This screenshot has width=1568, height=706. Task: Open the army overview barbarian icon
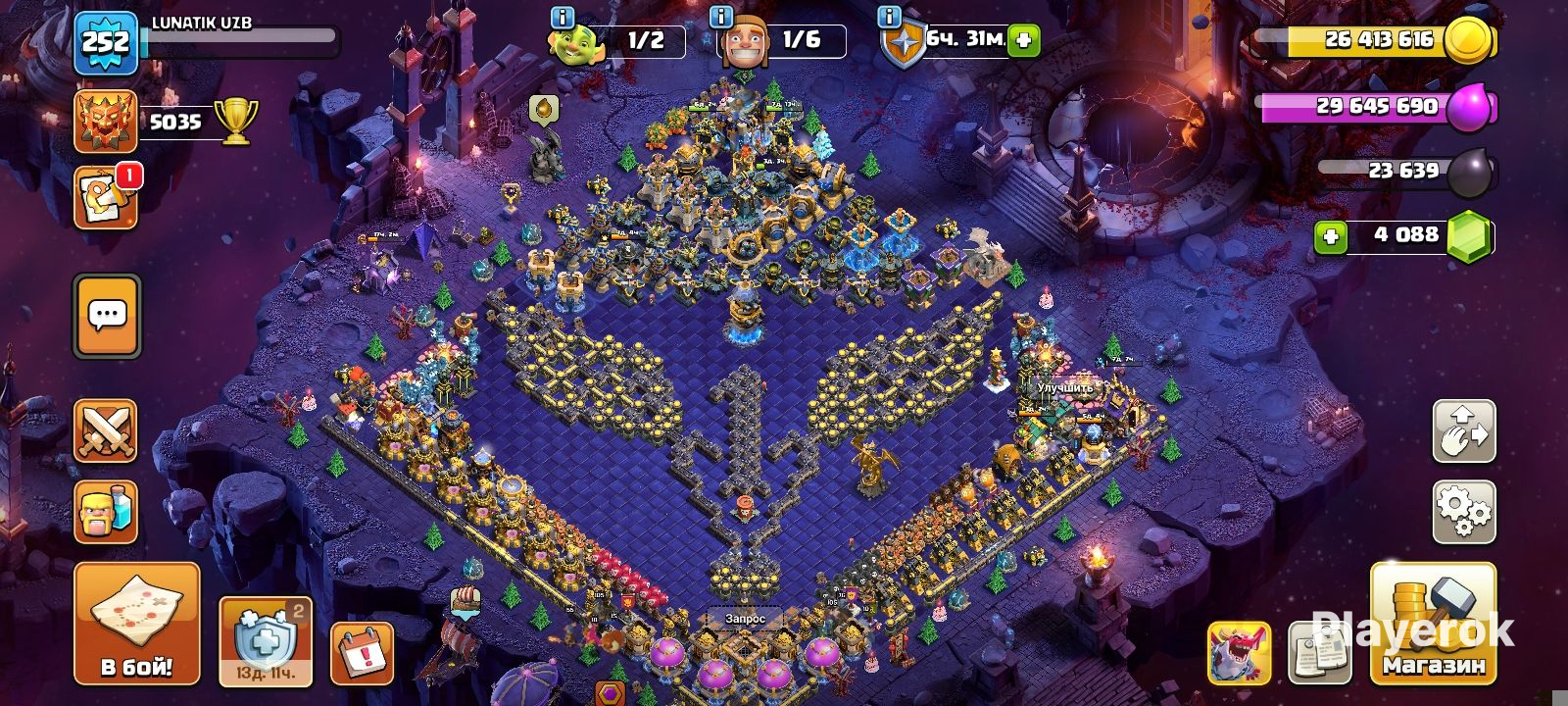(x=106, y=512)
